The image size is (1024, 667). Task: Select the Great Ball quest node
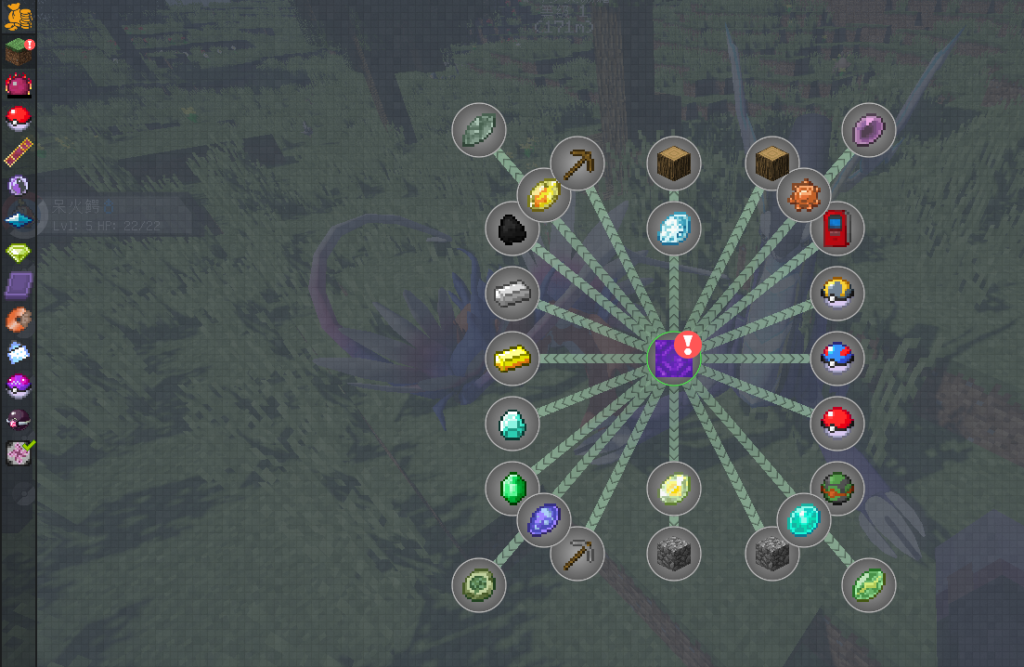point(837,358)
